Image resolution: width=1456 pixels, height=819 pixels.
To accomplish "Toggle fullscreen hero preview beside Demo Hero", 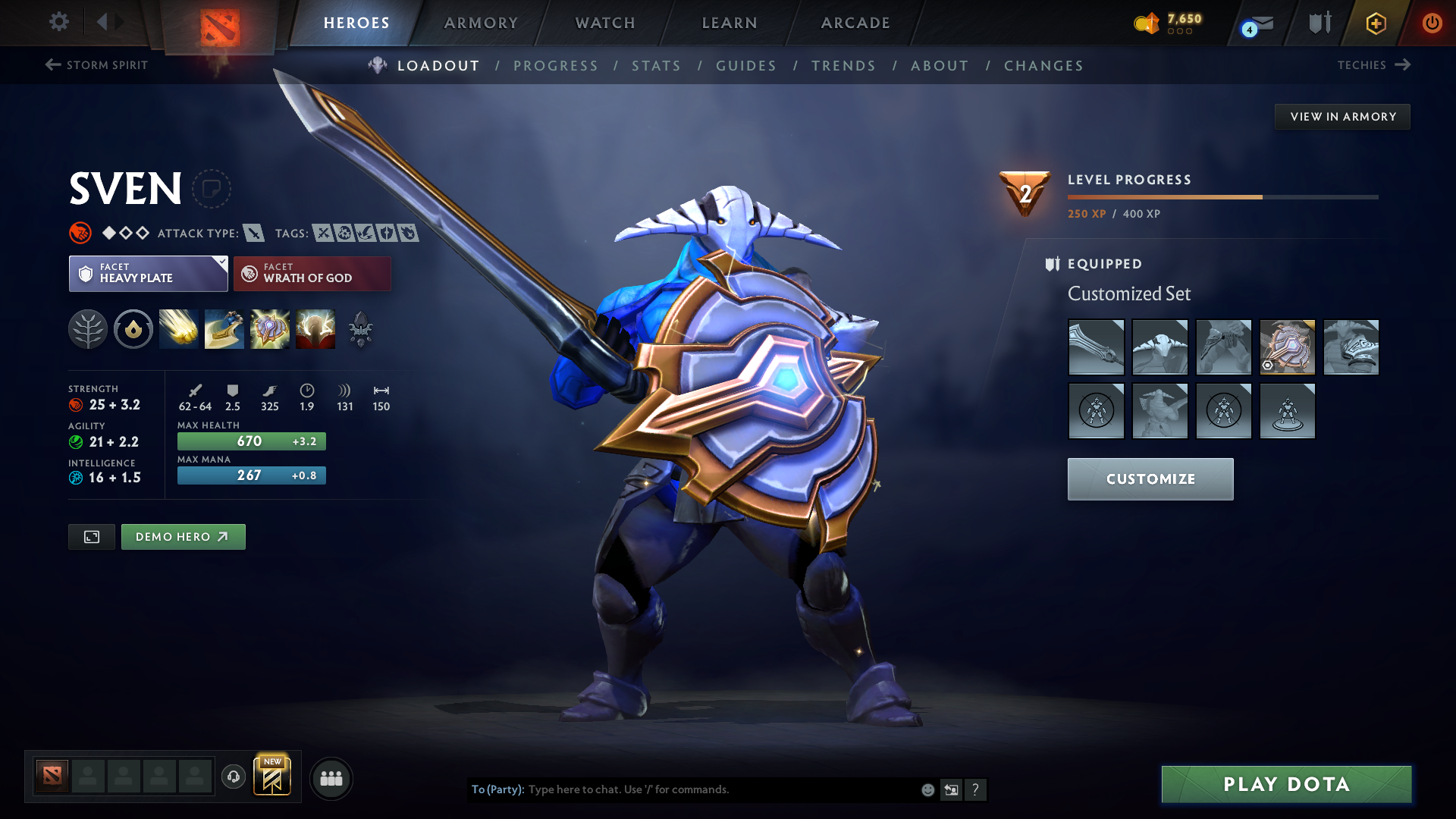I will (91, 536).
